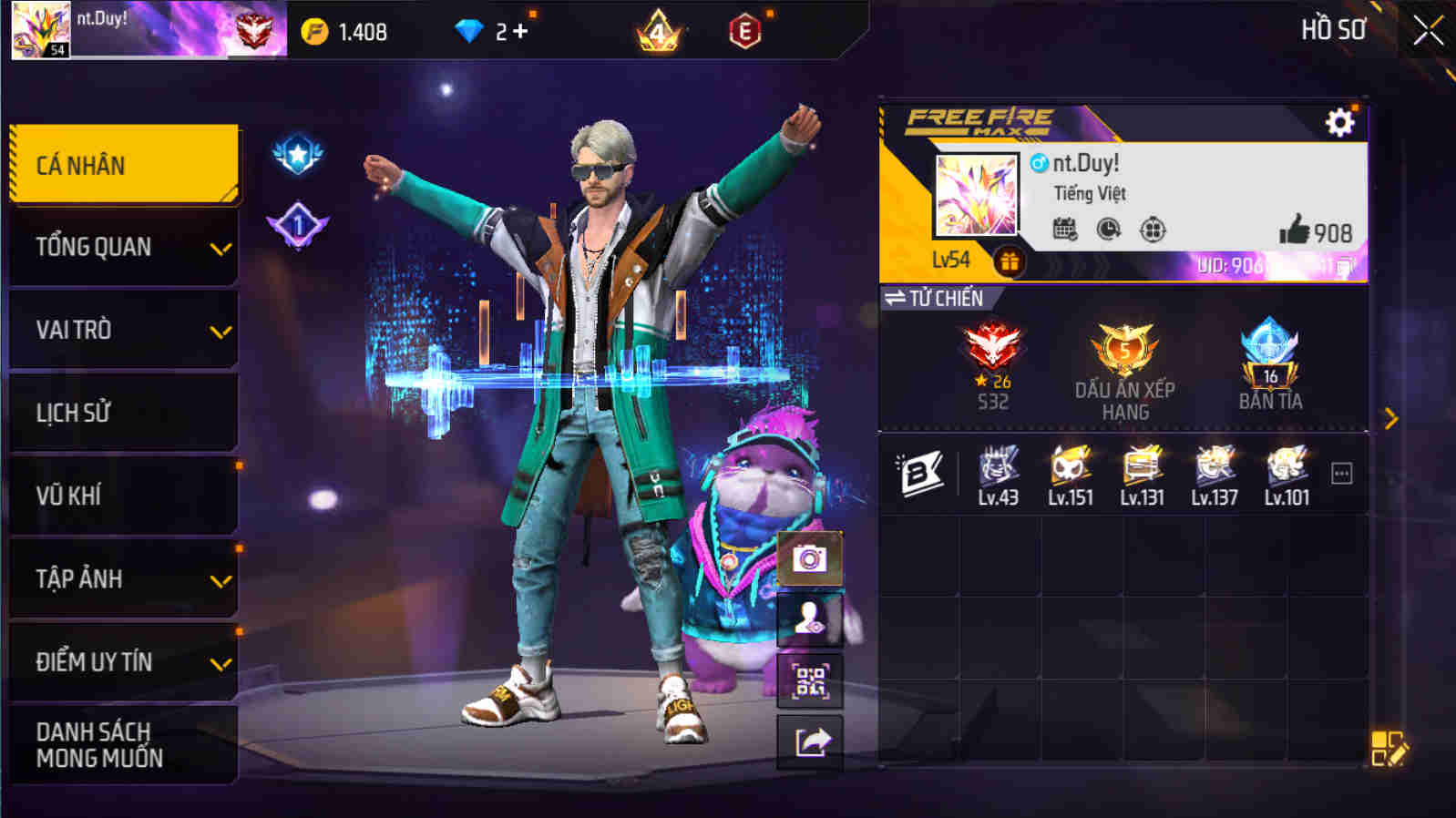The width and height of the screenshot is (1456, 818).
Task: Open the gift icon next to Lv54
Action: [x=1008, y=260]
